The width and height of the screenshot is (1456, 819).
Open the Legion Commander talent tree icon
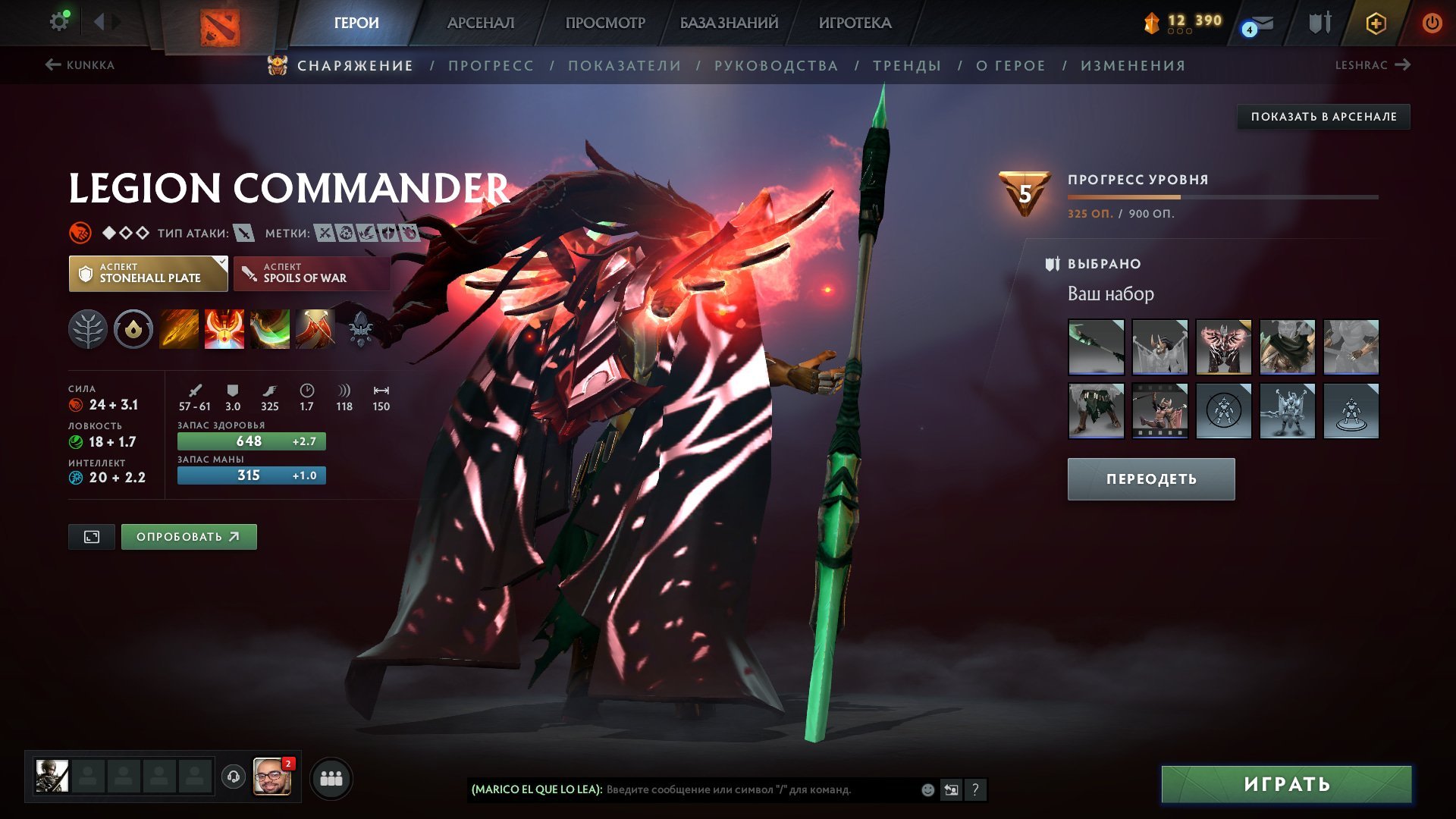pyautogui.click(x=89, y=328)
